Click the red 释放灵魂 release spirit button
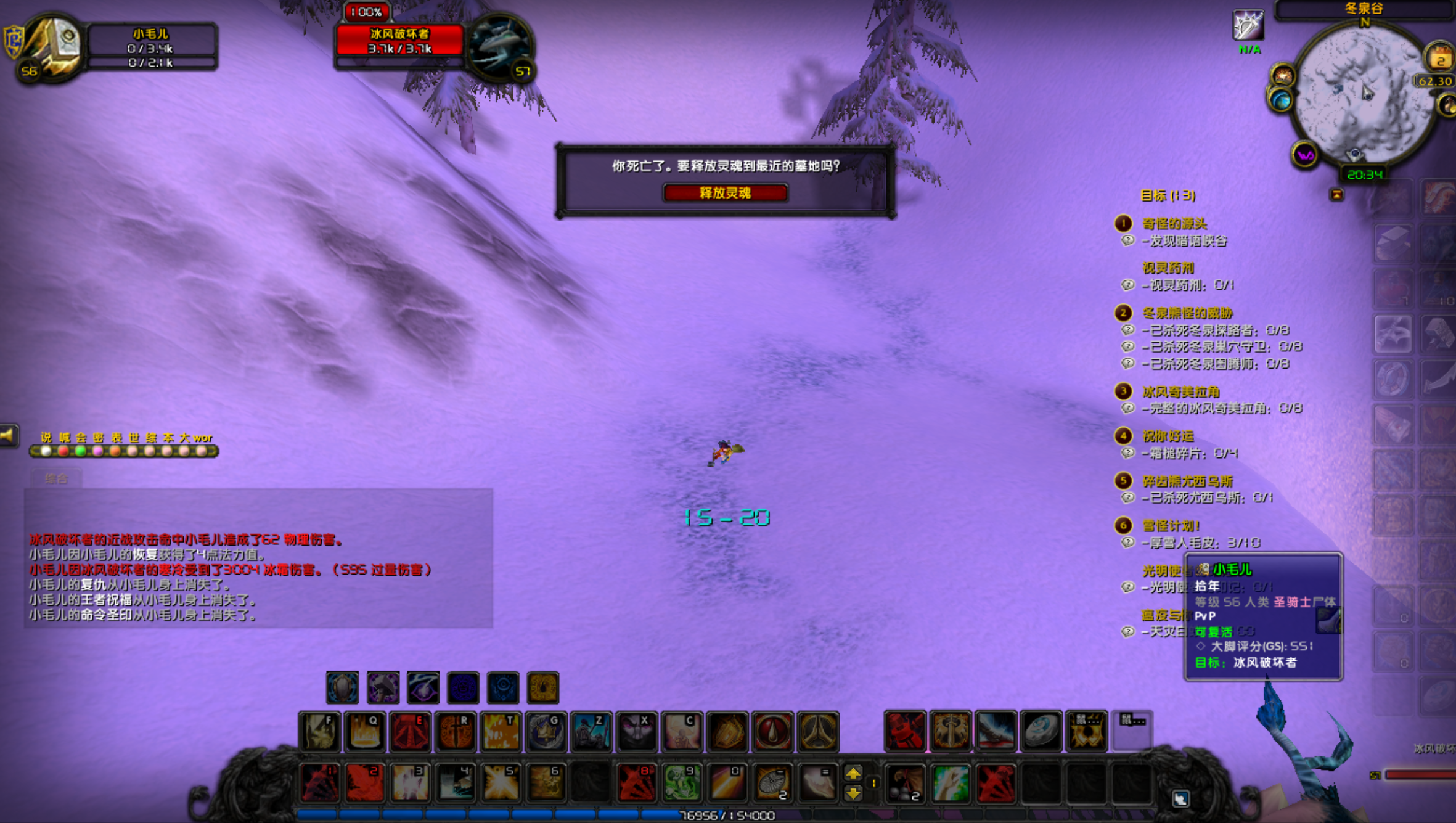Image resolution: width=1456 pixels, height=823 pixels. [725, 193]
